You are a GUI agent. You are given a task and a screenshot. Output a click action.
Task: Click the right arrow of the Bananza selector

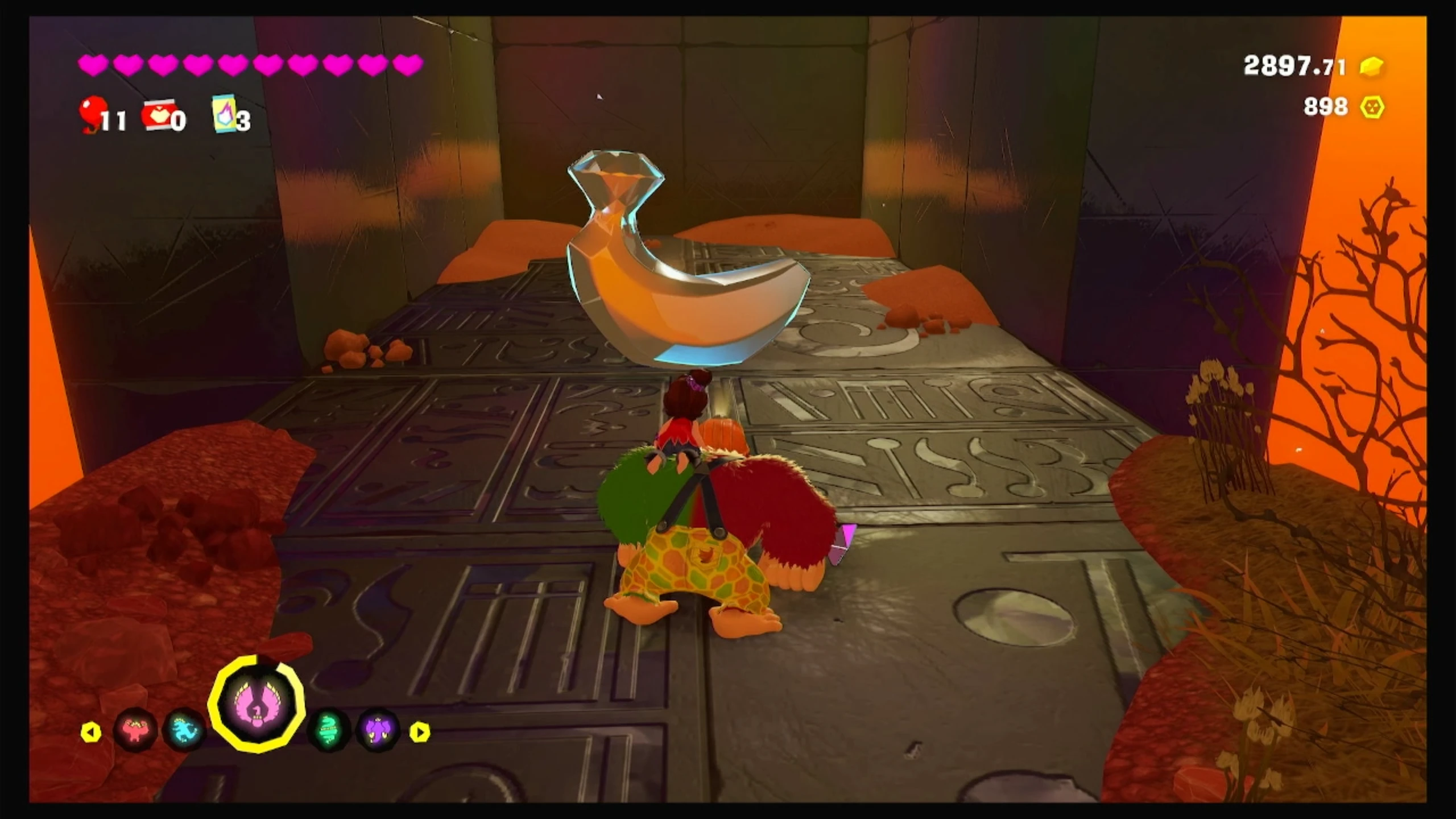coord(420,733)
